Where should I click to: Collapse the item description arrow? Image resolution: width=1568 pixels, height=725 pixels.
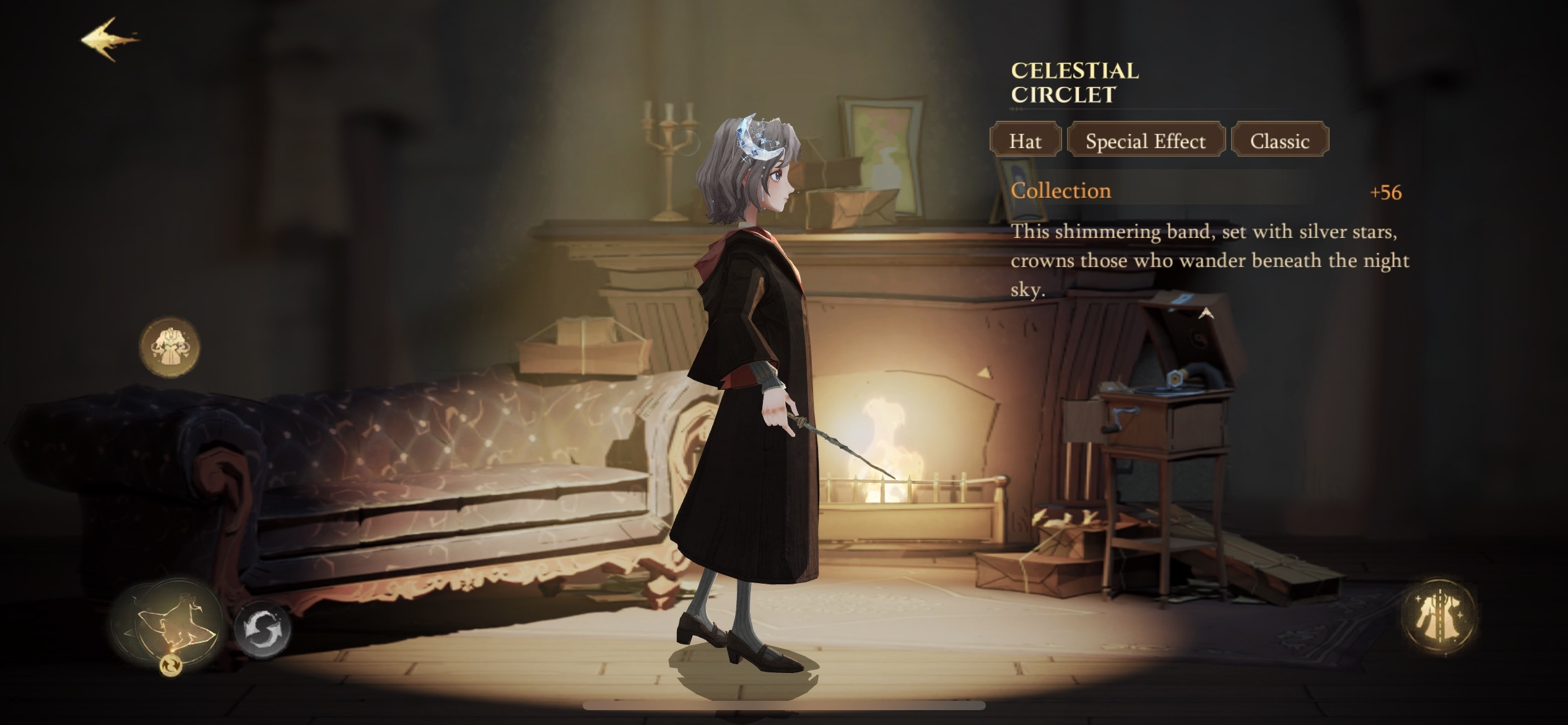[1205, 314]
